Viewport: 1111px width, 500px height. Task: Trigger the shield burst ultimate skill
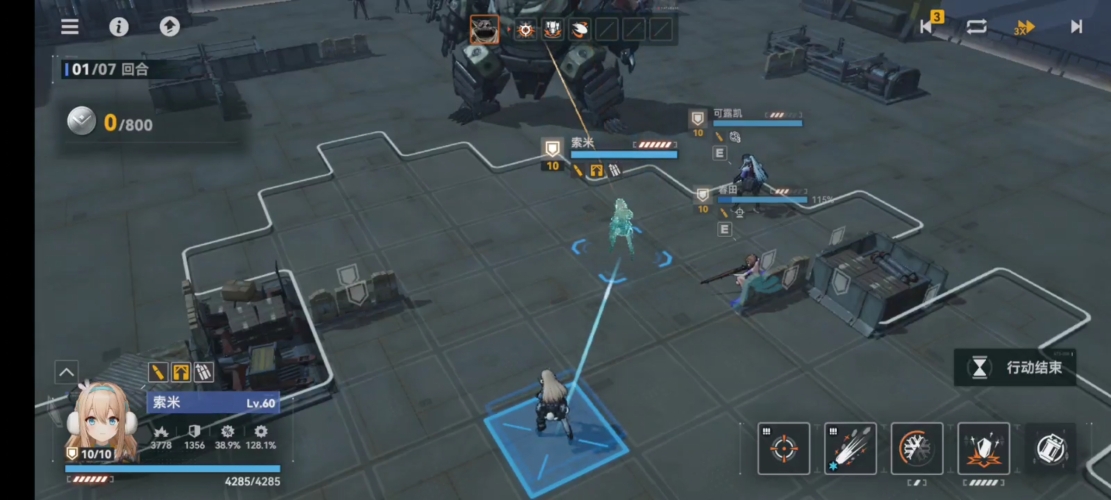(983, 448)
